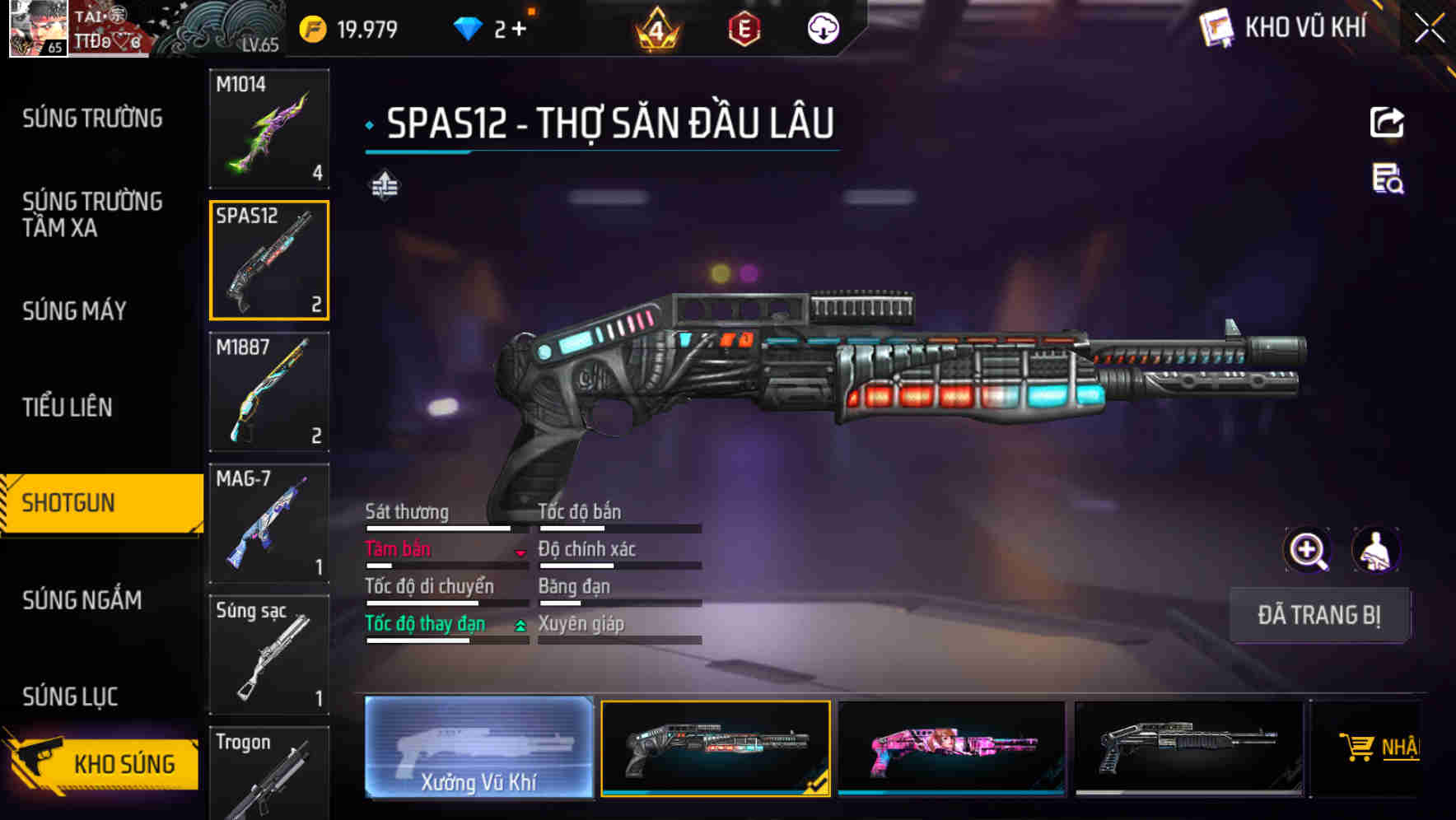Image resolution: width=1456 pixels, height=820 pixels.
Task: Switch to the Súng Trường category
Action: (x=92, y=119)
